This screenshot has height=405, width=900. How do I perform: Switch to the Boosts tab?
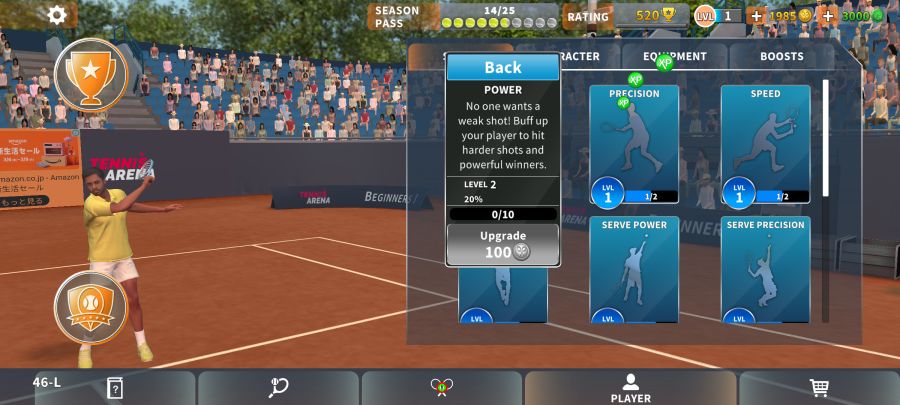(x=781, y=57)
